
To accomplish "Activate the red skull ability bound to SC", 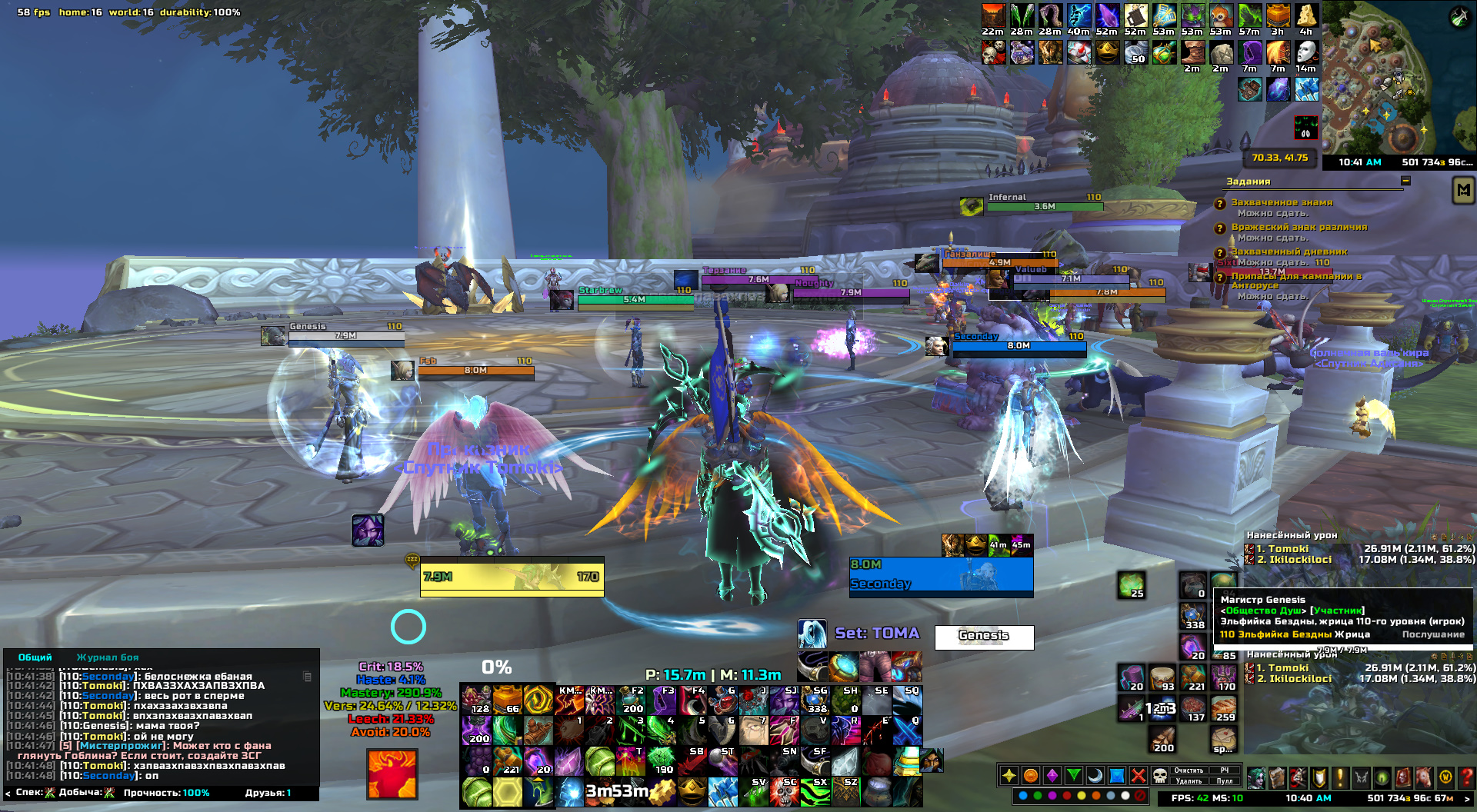I will pyautogui.click(x=784, y=792).
